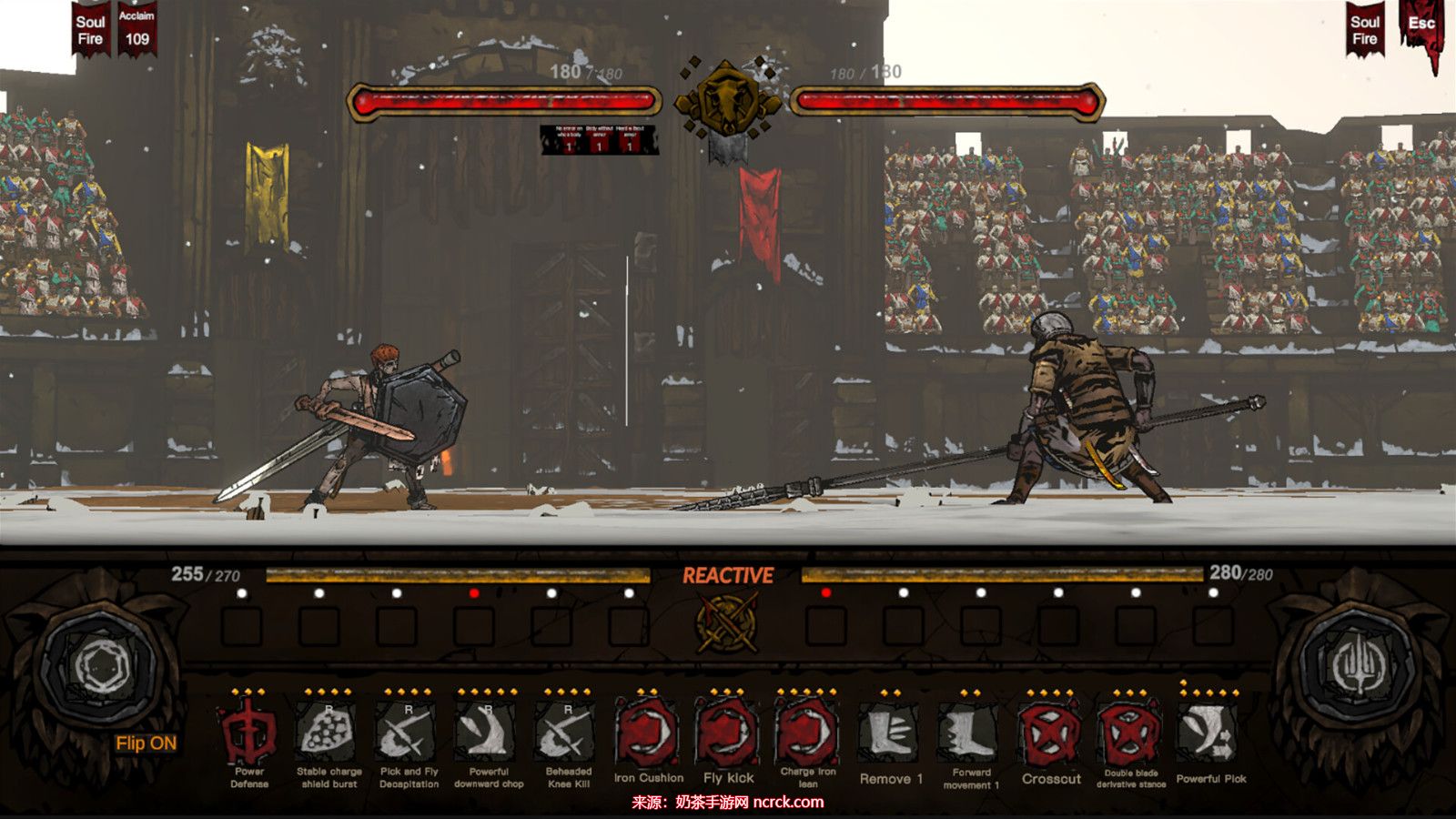
Task: Toggle the Flip ON switch
Action: click(x=146, y=743)
